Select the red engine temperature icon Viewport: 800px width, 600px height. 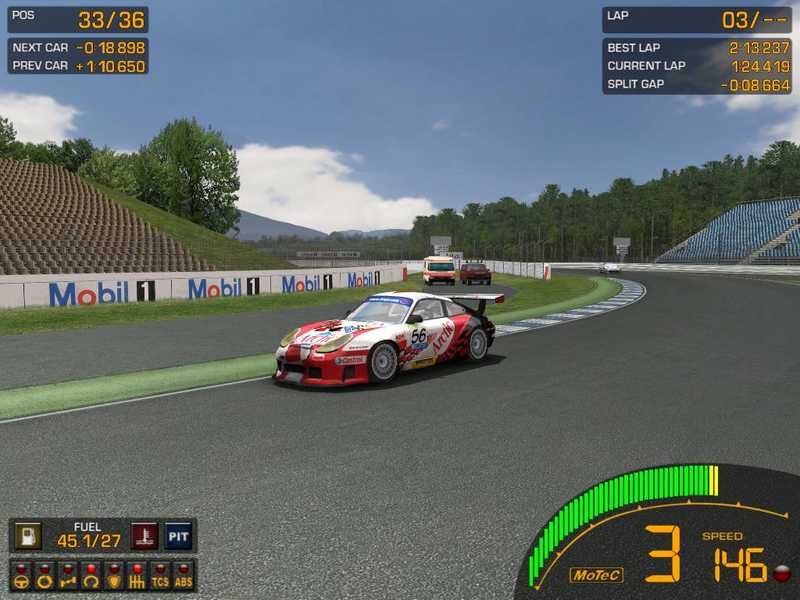[146, 535]
